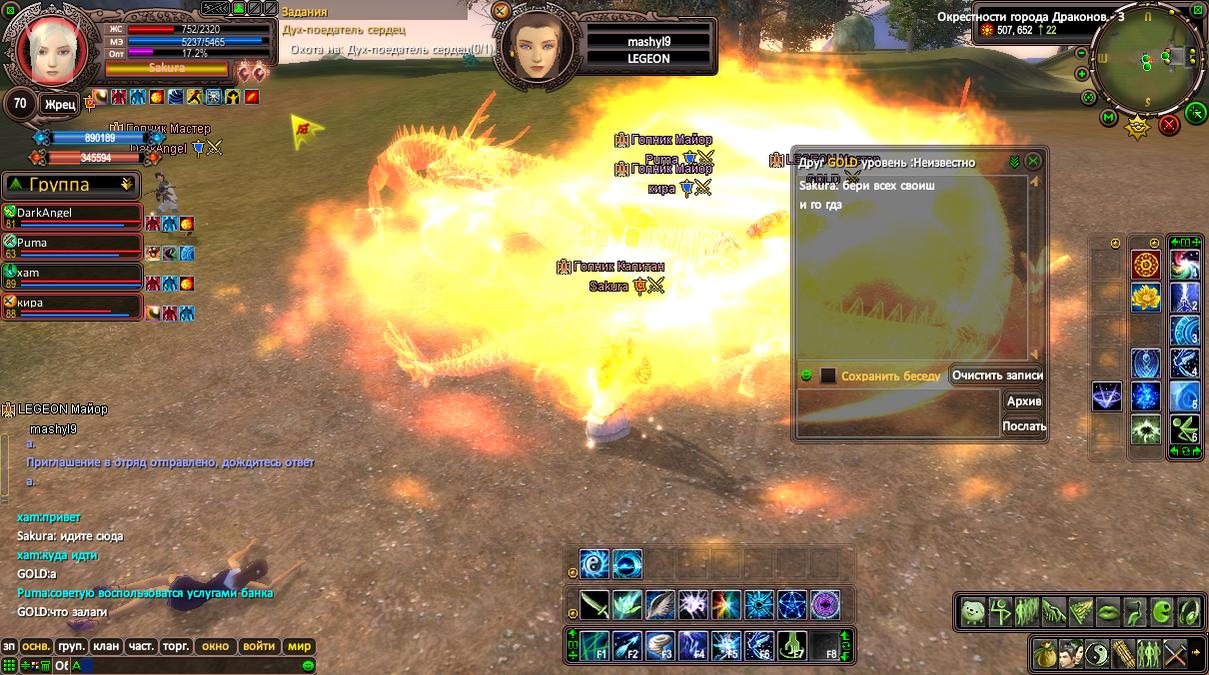Open the yin-yang skills menu icon
The image size is (1209, 675).
click(1097, 653)
